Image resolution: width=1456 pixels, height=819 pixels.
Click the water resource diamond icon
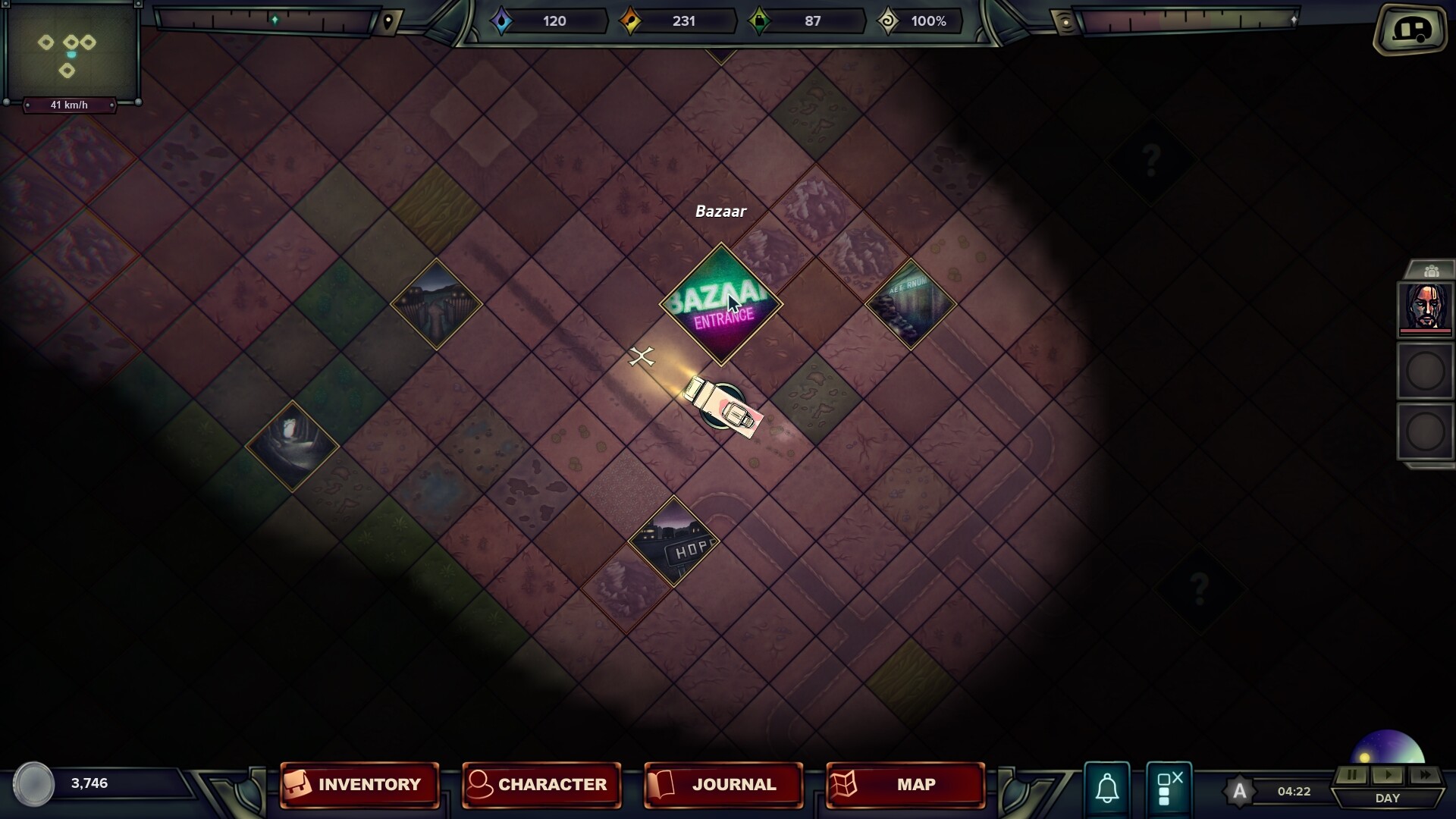[x=502, y=21]
